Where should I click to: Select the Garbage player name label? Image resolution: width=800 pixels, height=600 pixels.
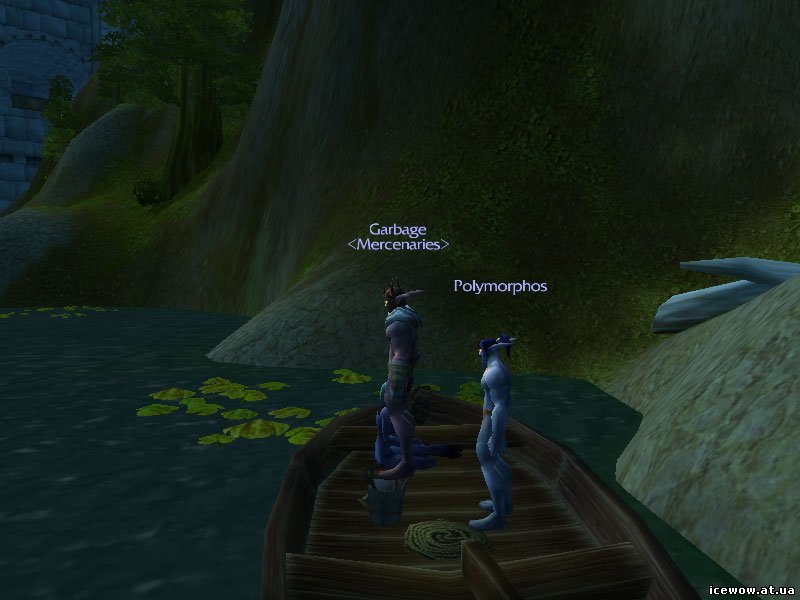pyautogui.click(x=397, y=228)
